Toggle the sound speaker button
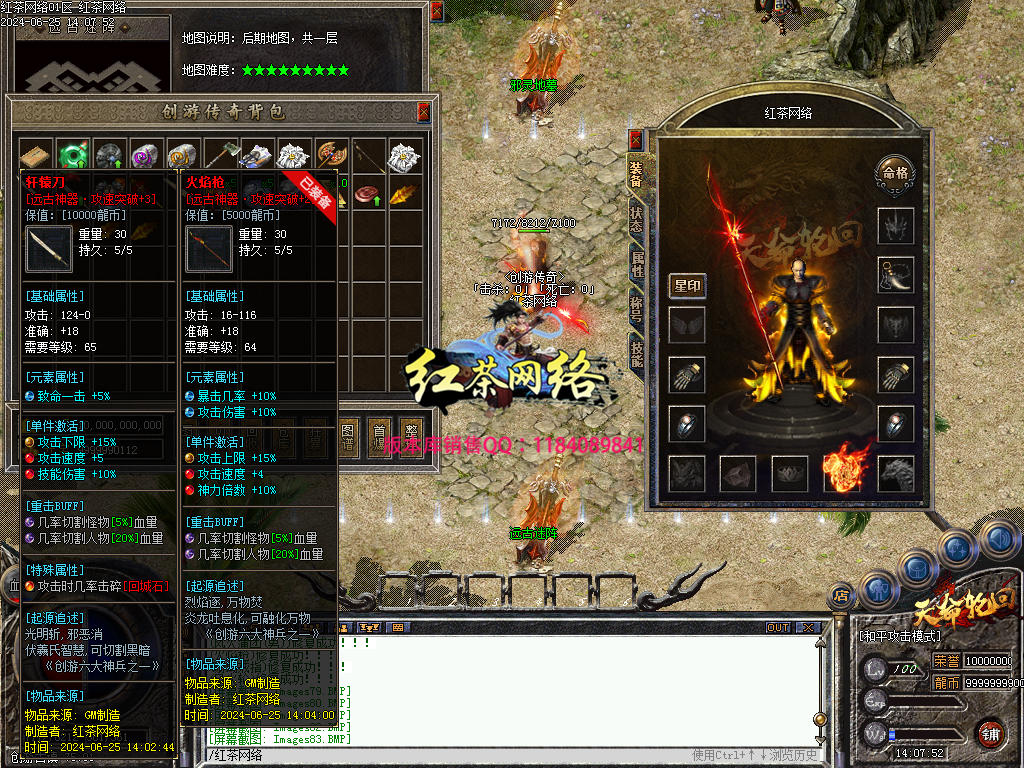The height and width of the screenshot is (768, 1024). click(996, 541)
